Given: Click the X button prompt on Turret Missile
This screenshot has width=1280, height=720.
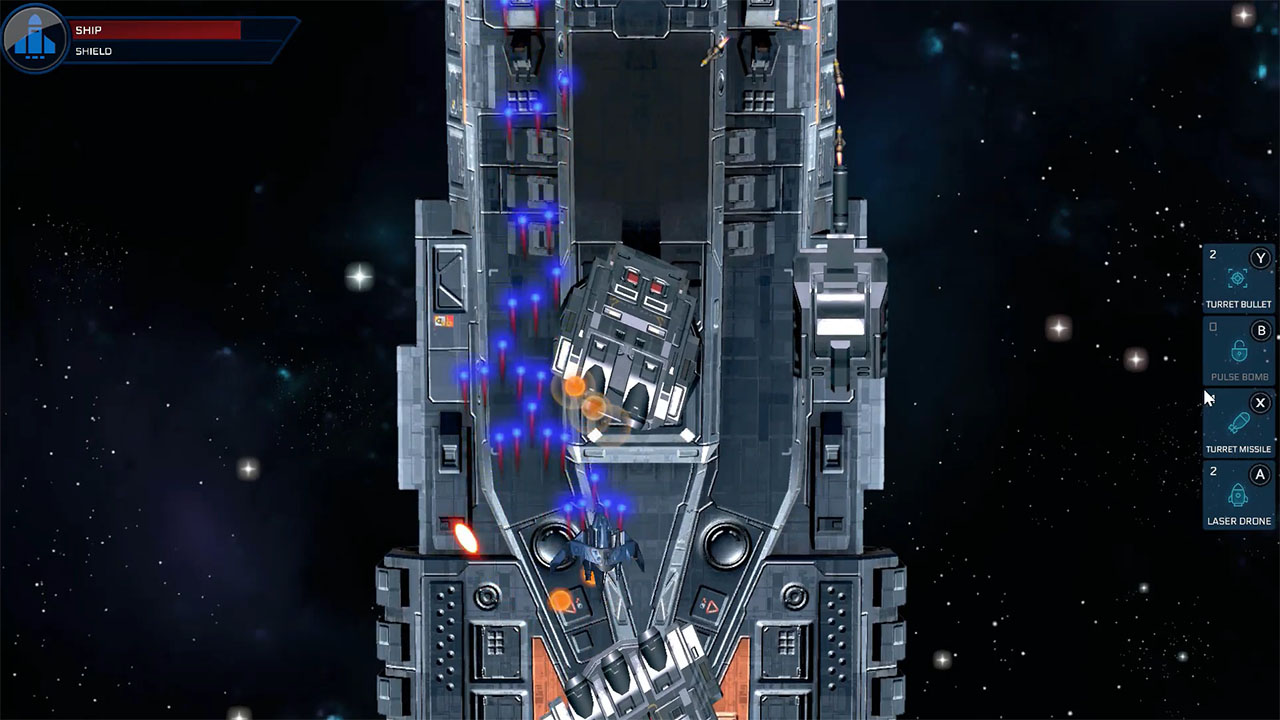Looking at the screenshot, I should tap(1260, 402).
